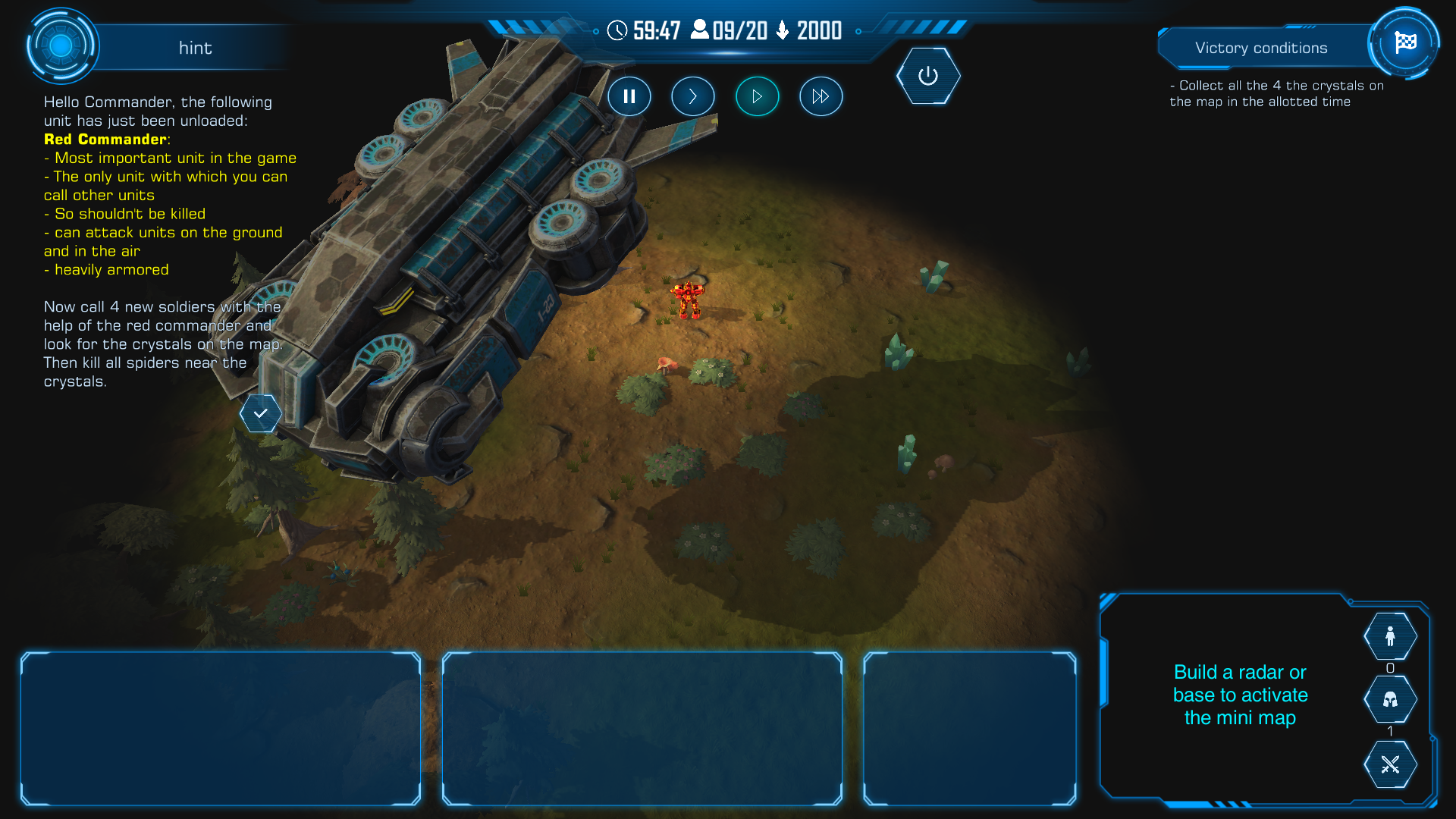Select the normal play speed button
This screenshot has height=819, width=1456.
coord(757,96)
